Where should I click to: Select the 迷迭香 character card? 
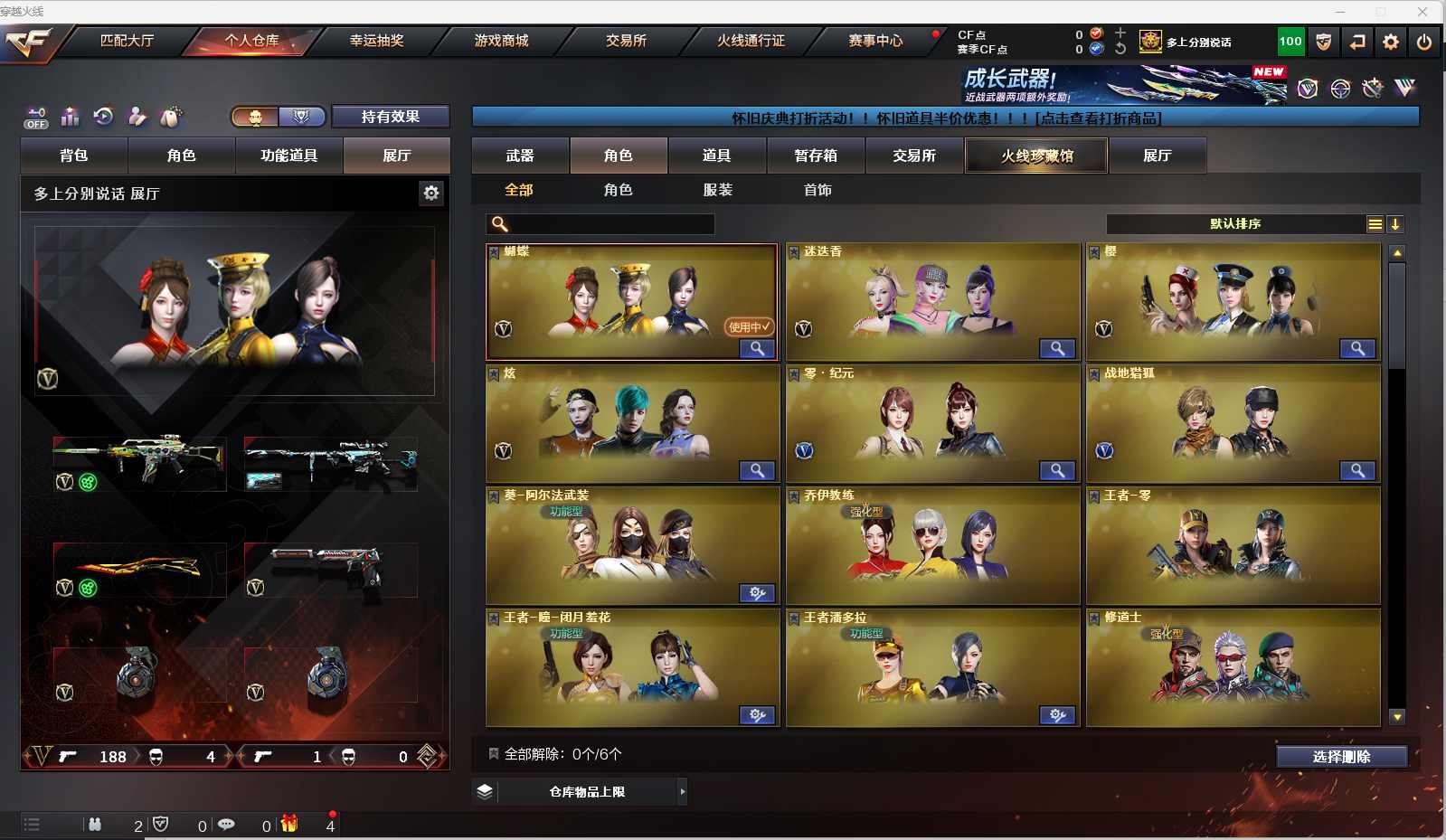tap(933, 303)
